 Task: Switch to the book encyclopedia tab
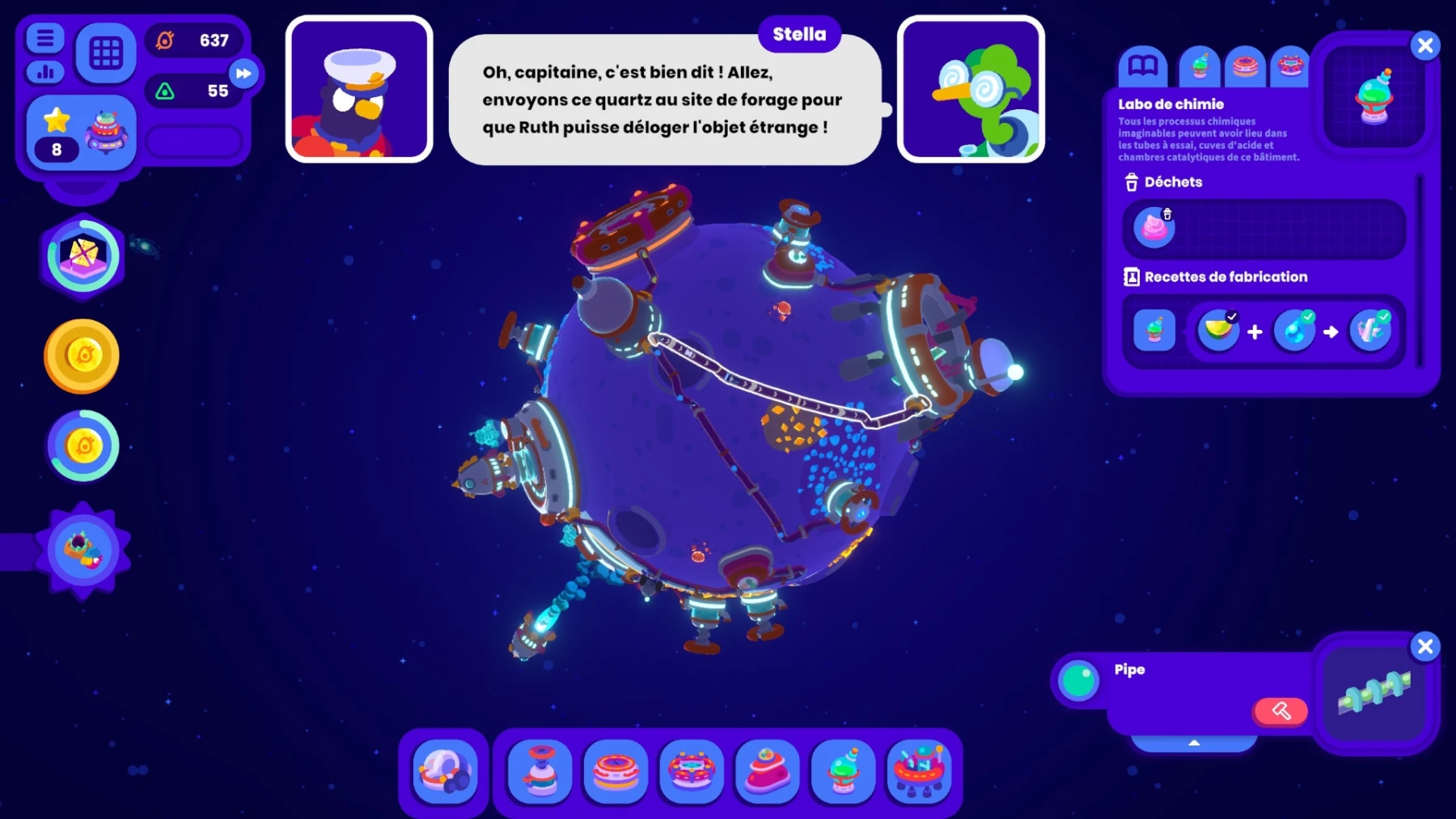coord(1142,66)
